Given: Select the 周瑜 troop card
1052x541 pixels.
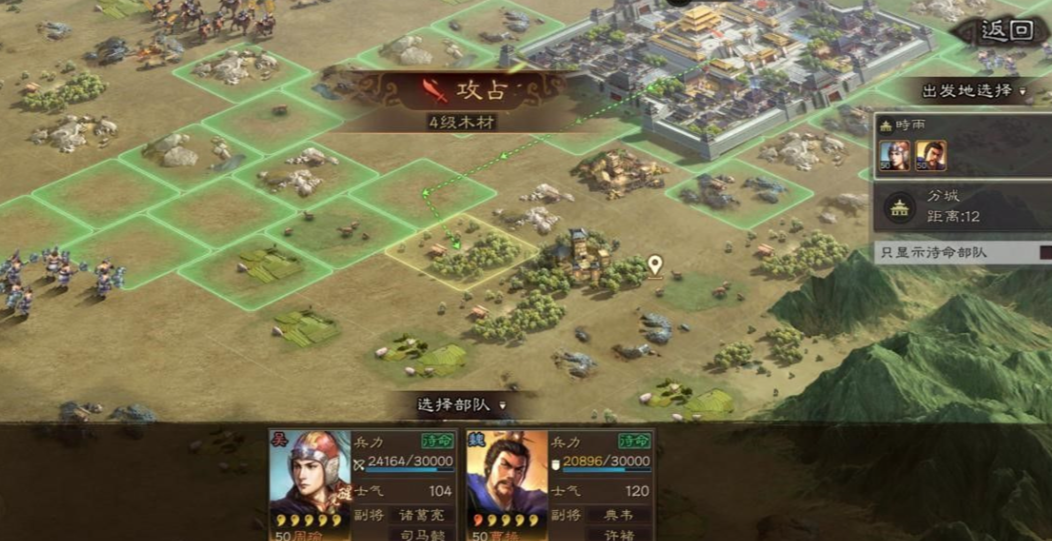Looking at the screenshot, I should (362, 485).
